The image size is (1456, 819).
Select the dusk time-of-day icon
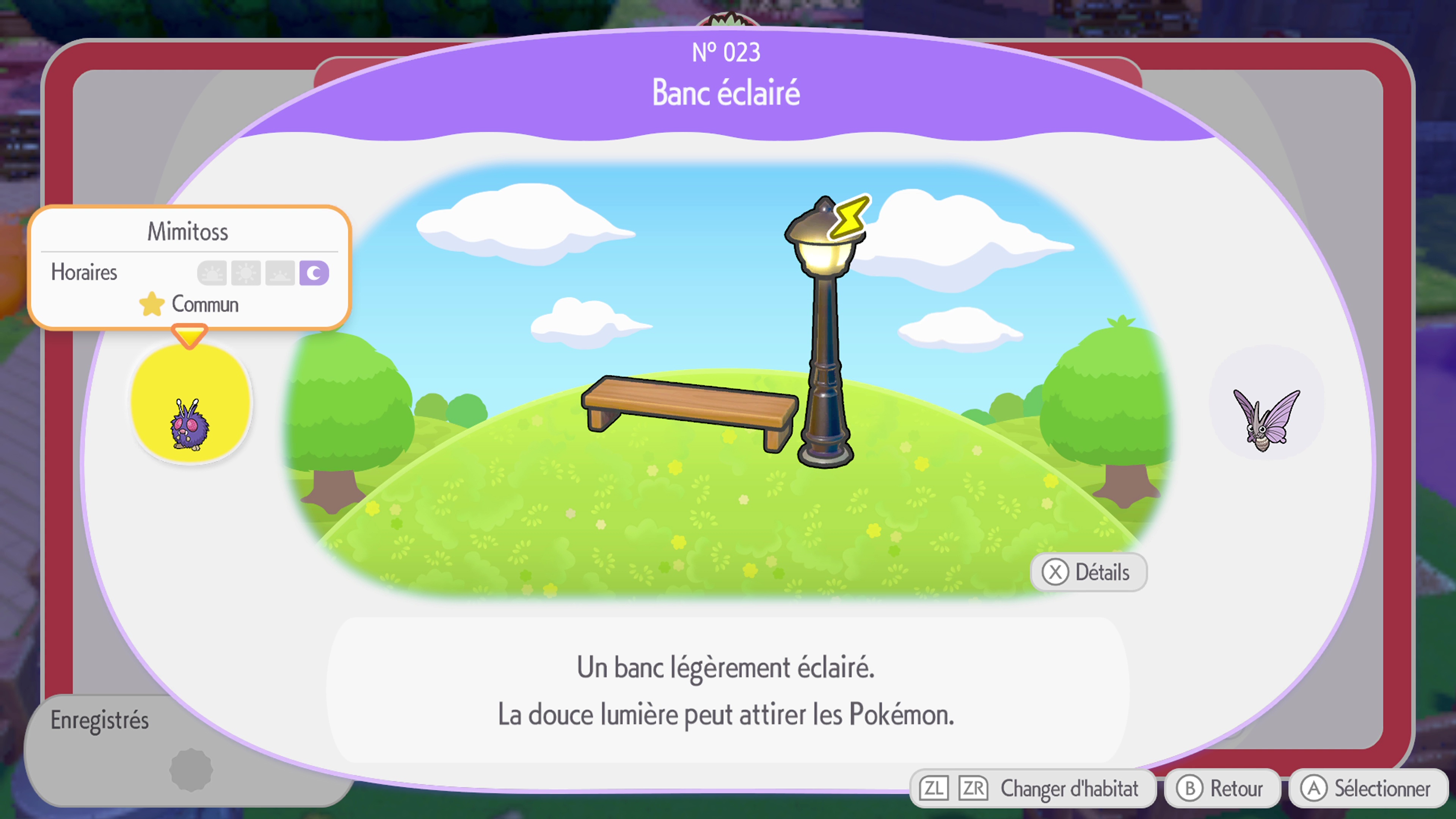click(280, 273)
